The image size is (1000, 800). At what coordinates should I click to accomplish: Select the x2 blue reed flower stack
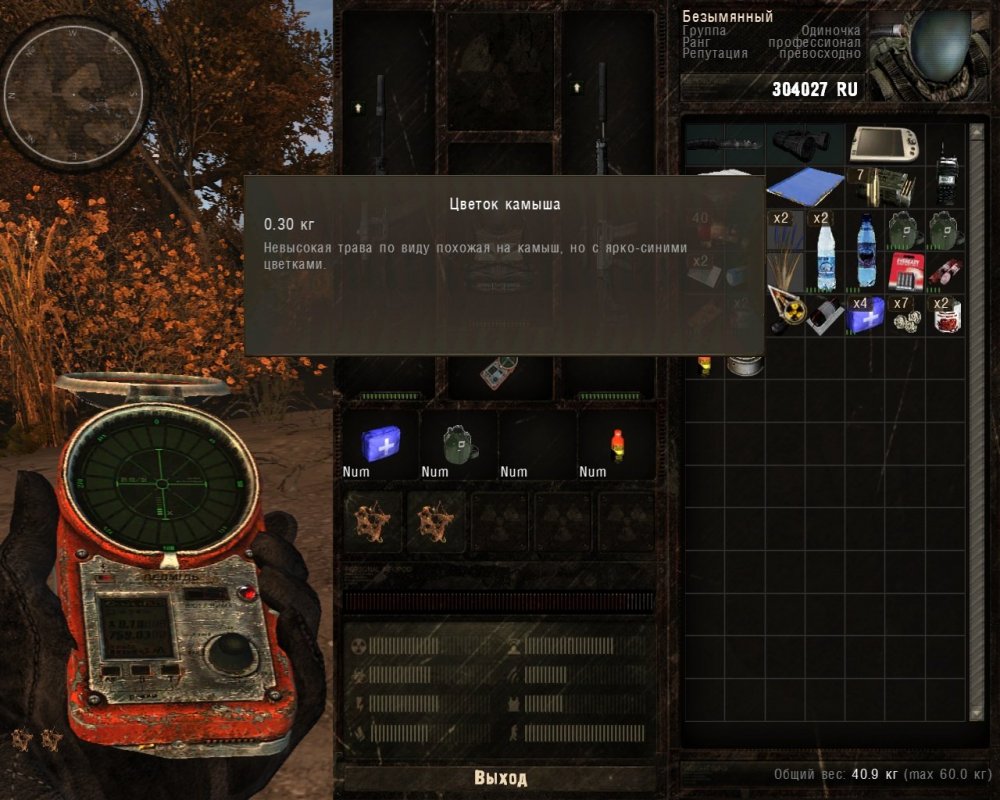(785, 228)
